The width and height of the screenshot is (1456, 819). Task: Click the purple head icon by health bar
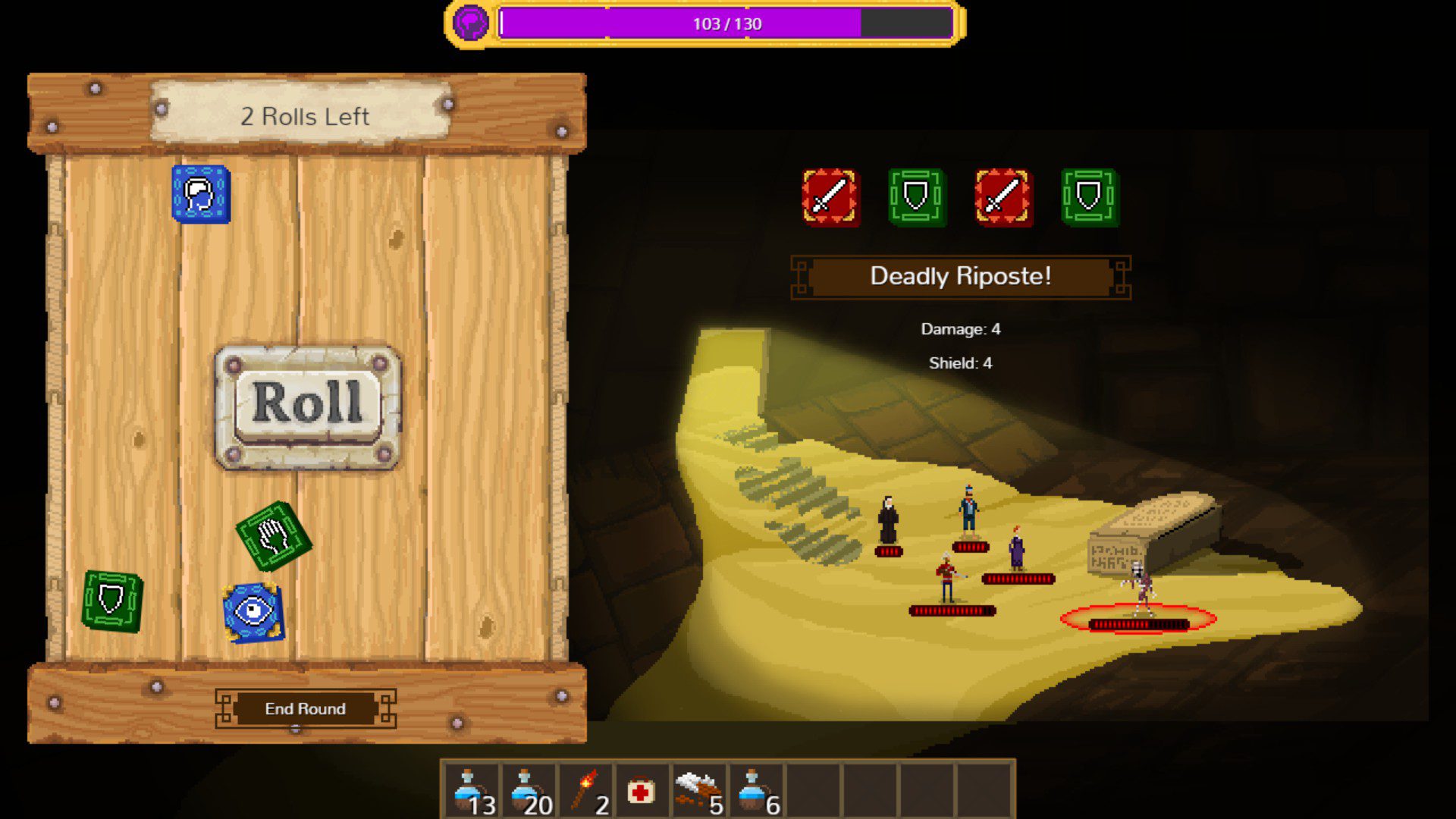pos(470,24)
